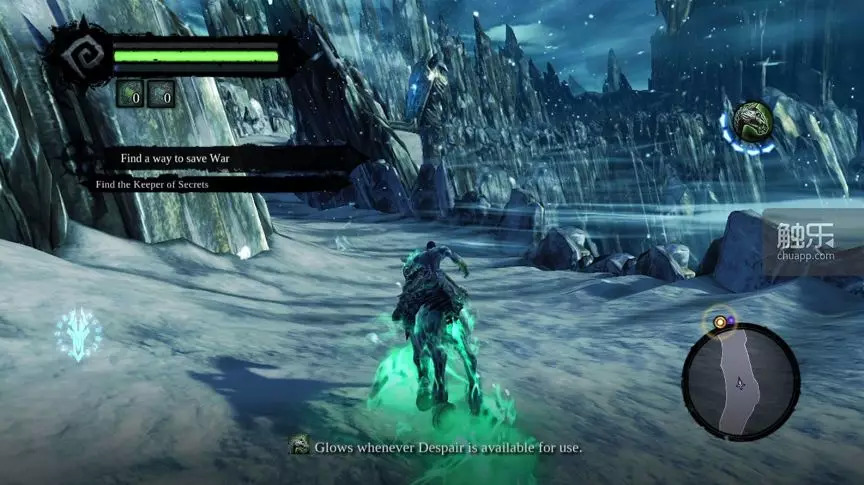The height and width of the screenshot is (485, 864).
Task: Select the 'Find the Keeper of Secrets' objective
Action: (x=165, y=184)
